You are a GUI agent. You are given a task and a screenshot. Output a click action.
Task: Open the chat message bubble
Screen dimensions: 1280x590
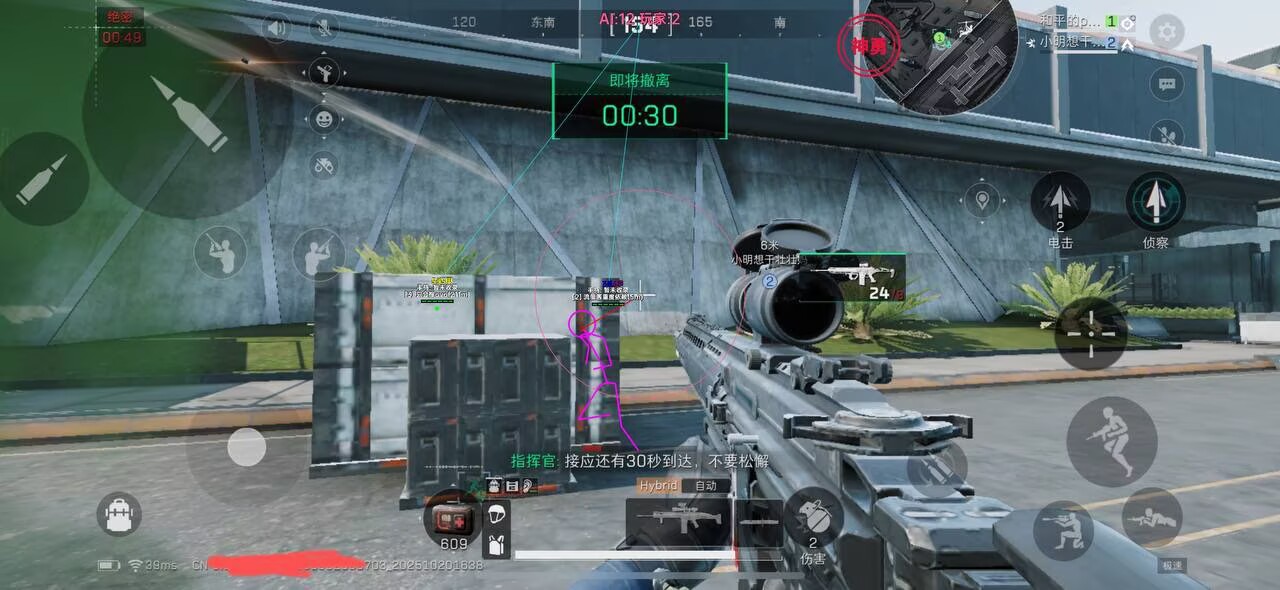click(x=1166, y=84)
